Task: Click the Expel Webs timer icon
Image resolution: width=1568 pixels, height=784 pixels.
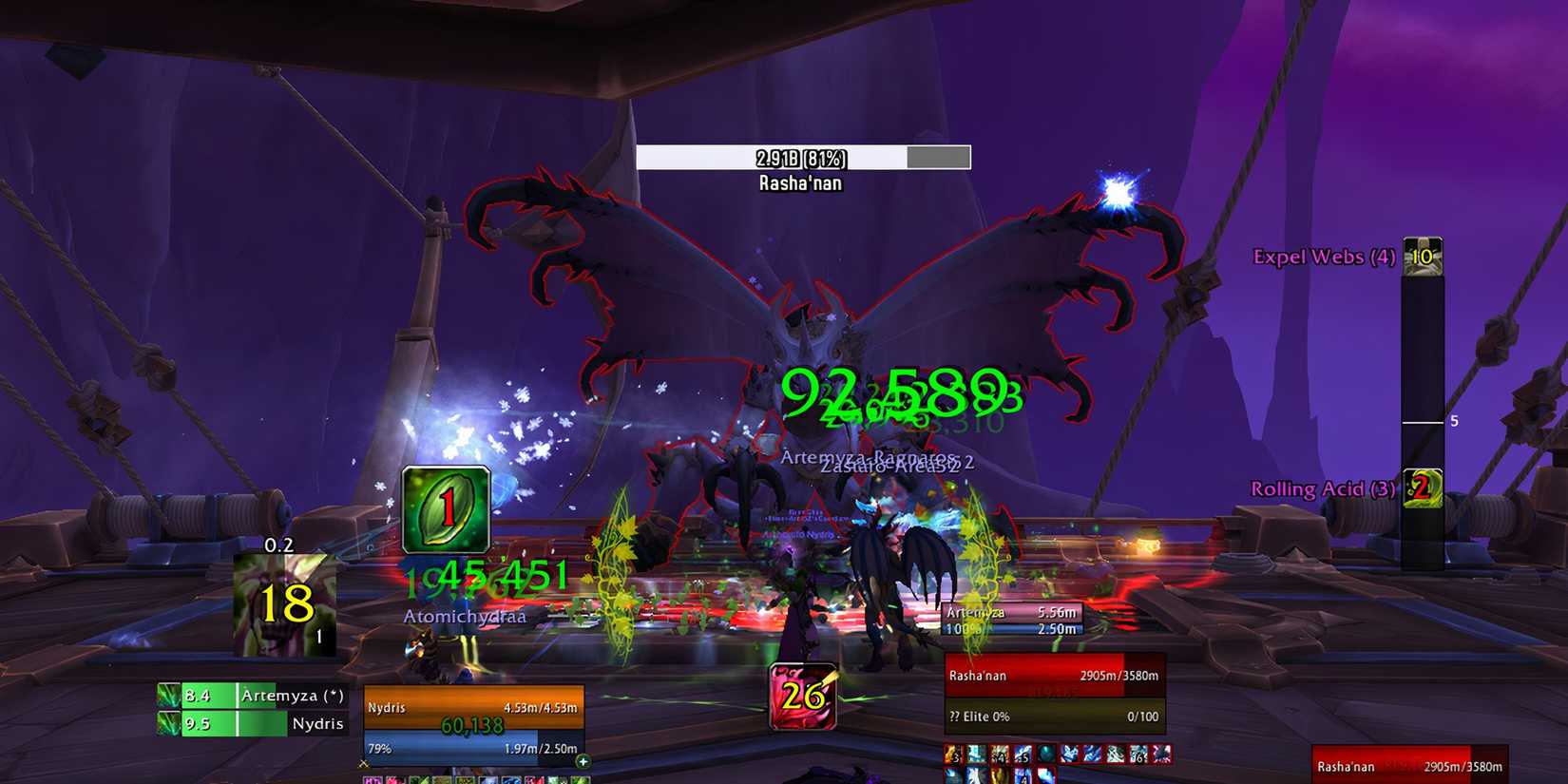Action: (1422, 257)
